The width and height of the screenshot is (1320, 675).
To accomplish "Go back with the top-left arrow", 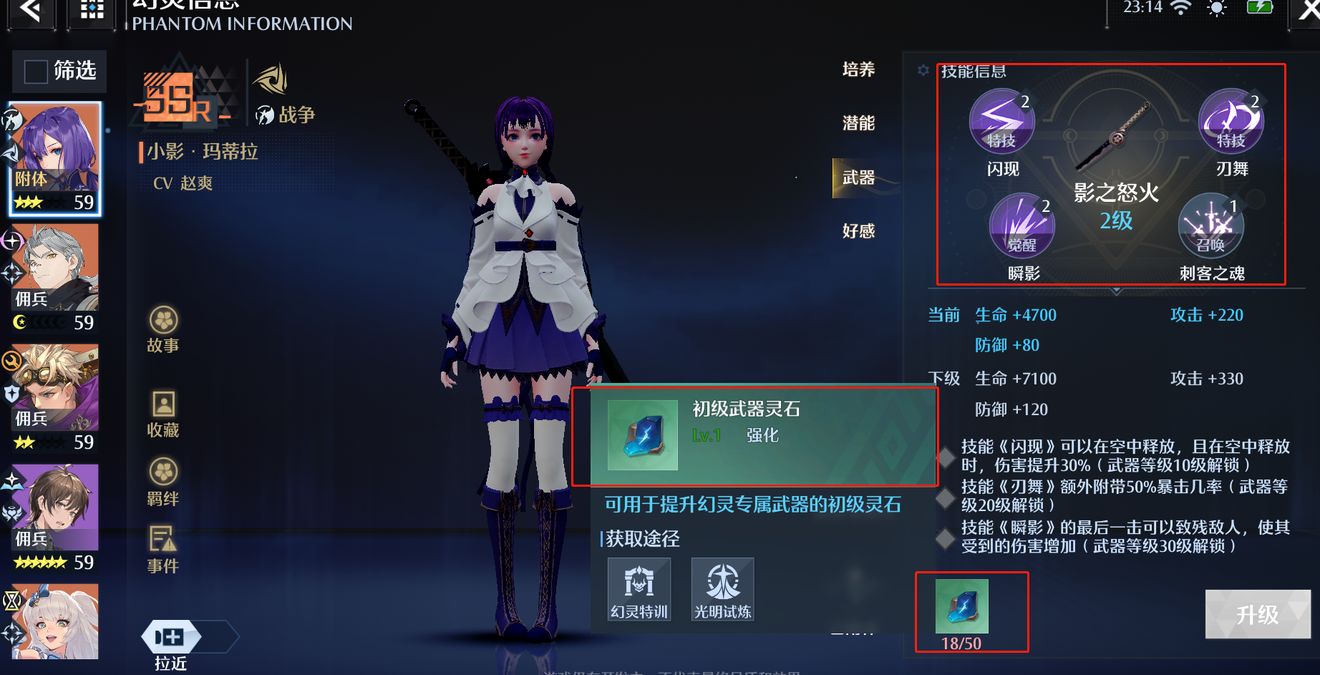I will point(32,11).
